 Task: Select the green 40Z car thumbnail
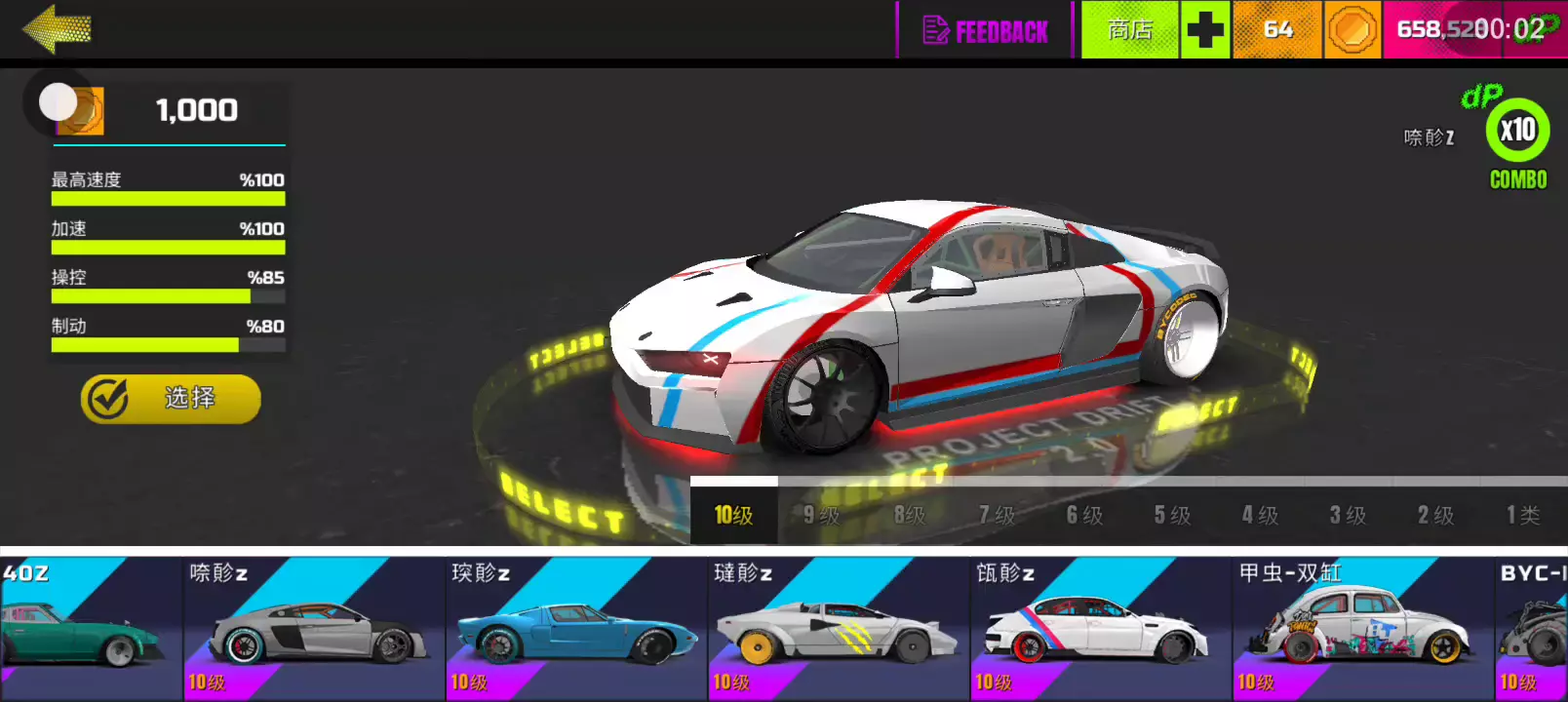88,629
